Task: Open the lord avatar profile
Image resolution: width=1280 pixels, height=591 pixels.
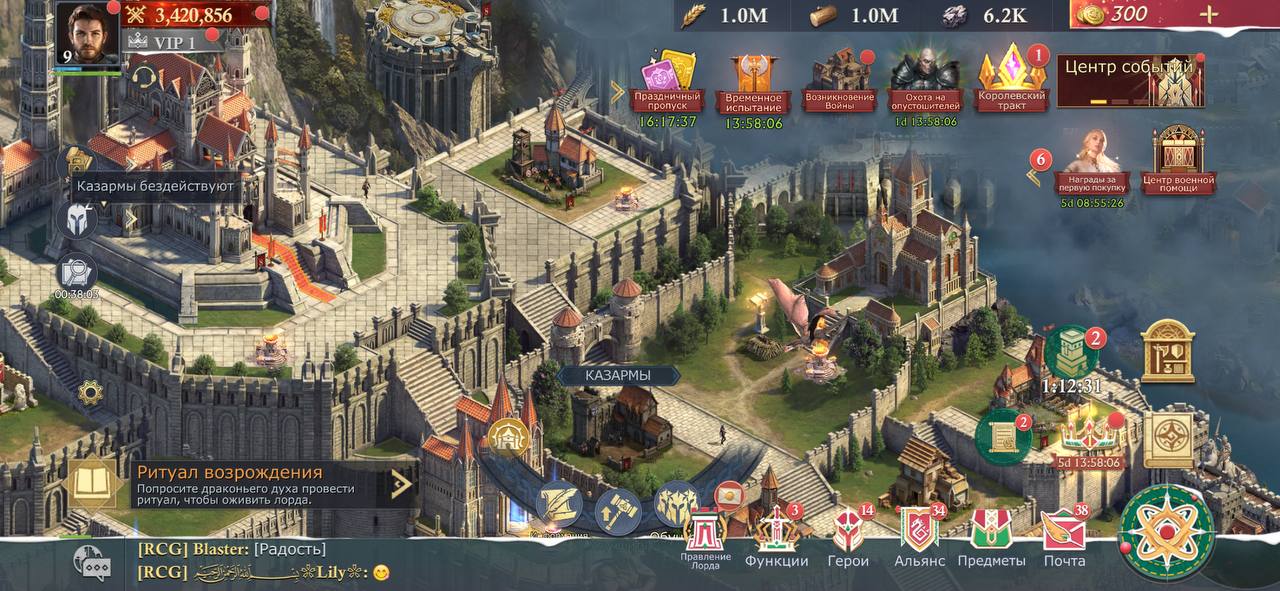Action: (x=88, y=33)
